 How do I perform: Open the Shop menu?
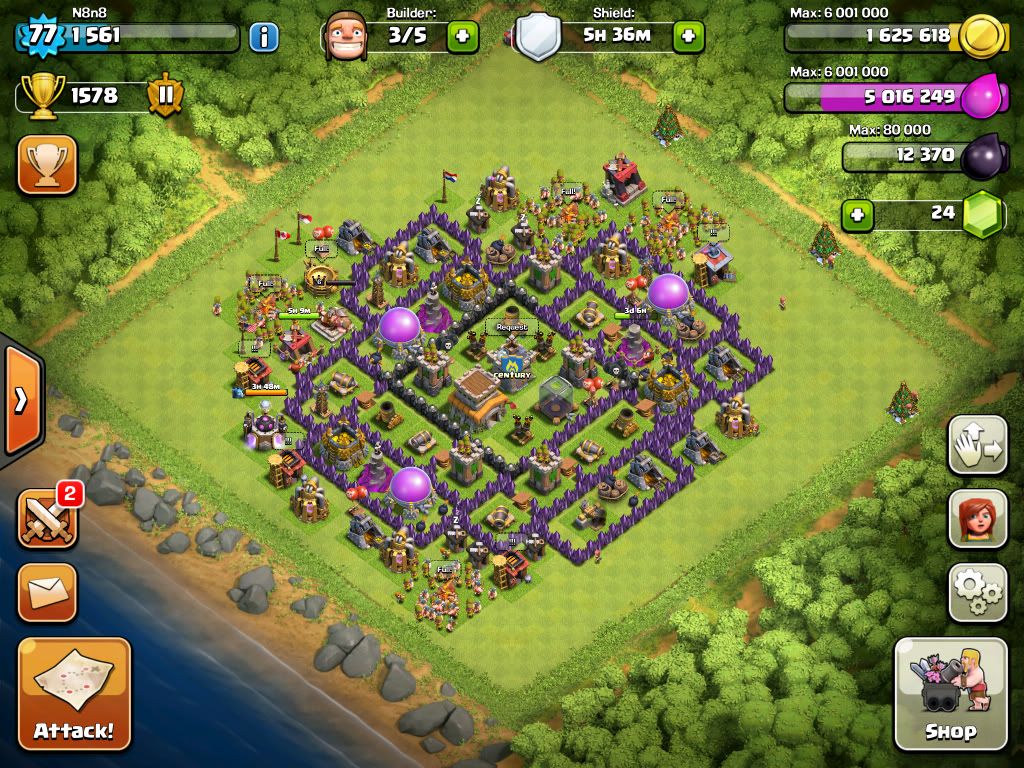coord(950,693)
